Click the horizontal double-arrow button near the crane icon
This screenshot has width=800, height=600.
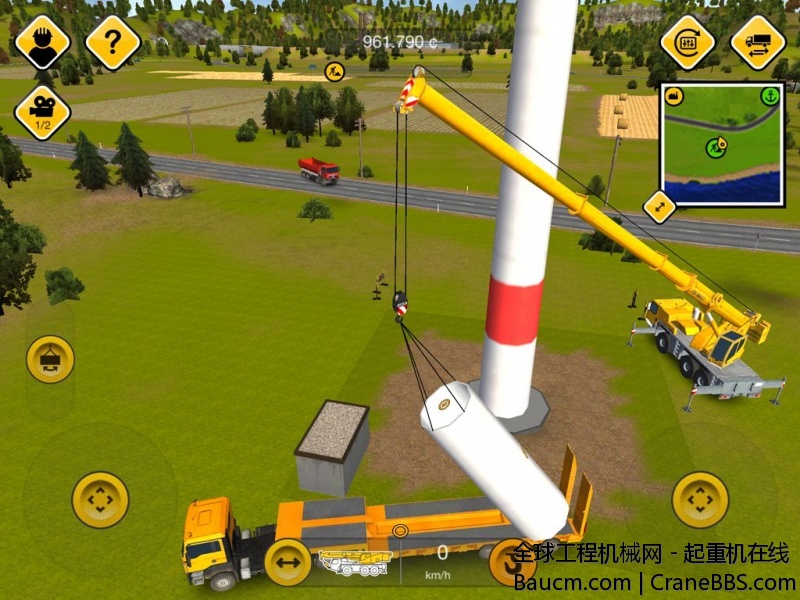click(288, 562)
